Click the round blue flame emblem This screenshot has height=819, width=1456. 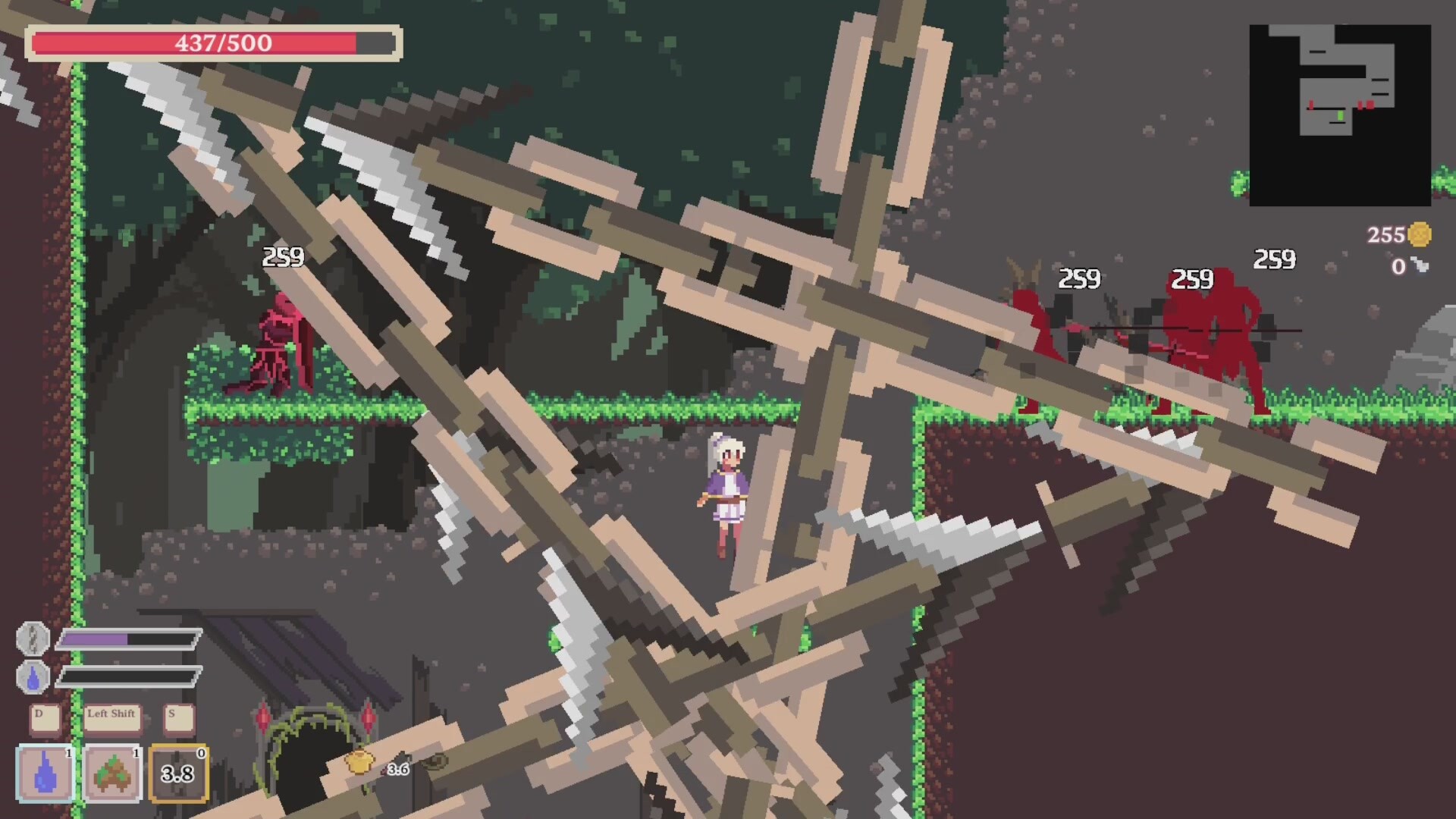(x=33, y=677)
